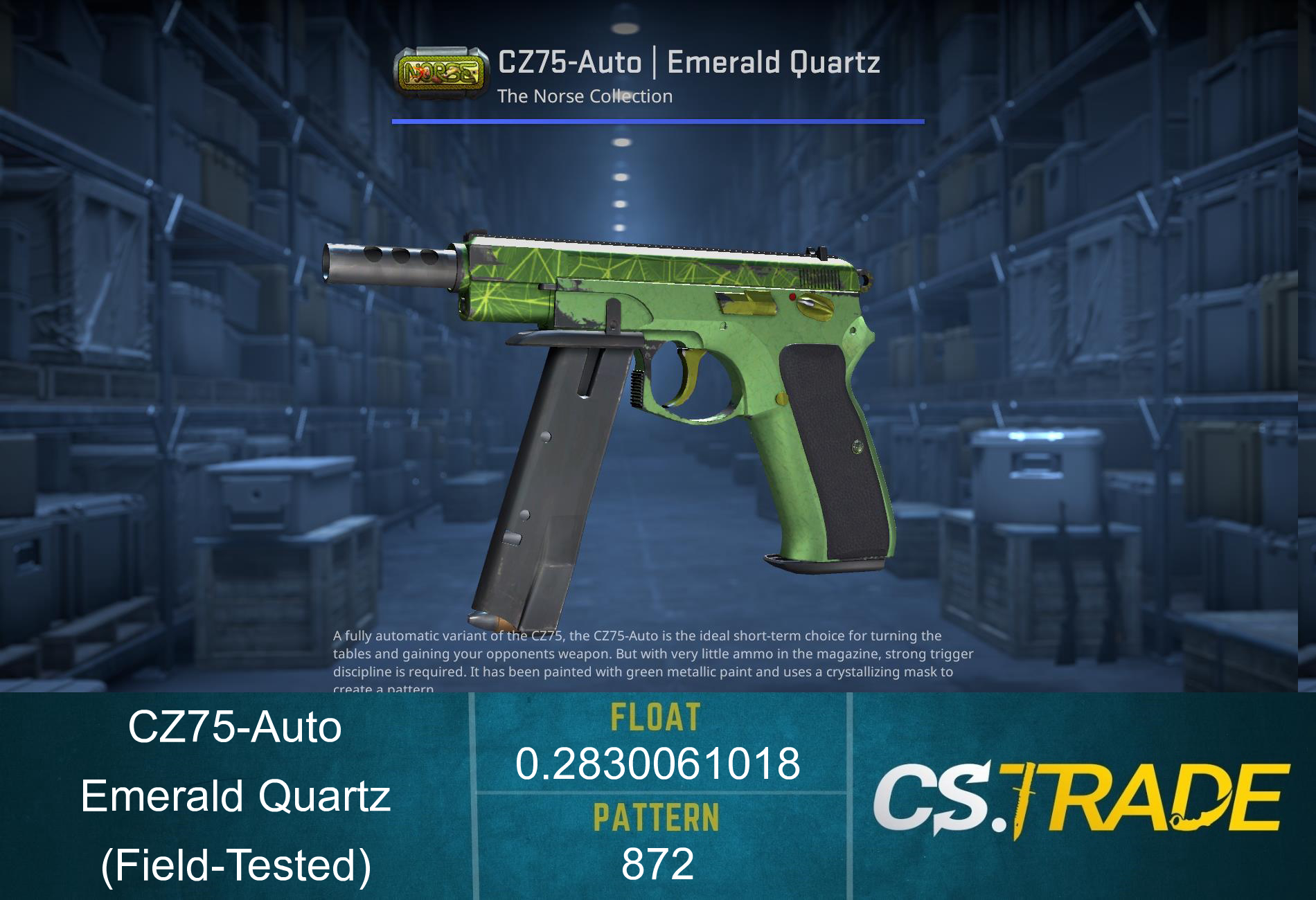Click the blue divider line under the title
This screenshot has width=1316, height=900.
click(658, 121)
